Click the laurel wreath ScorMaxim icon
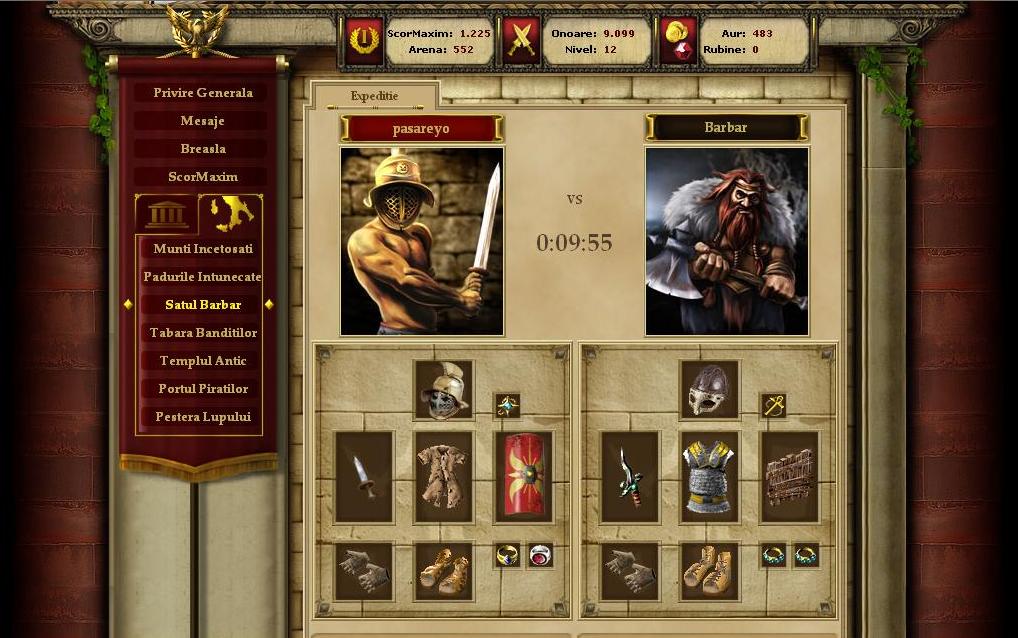The width and height of the screenshot is (1018, 638). [364, 41]
